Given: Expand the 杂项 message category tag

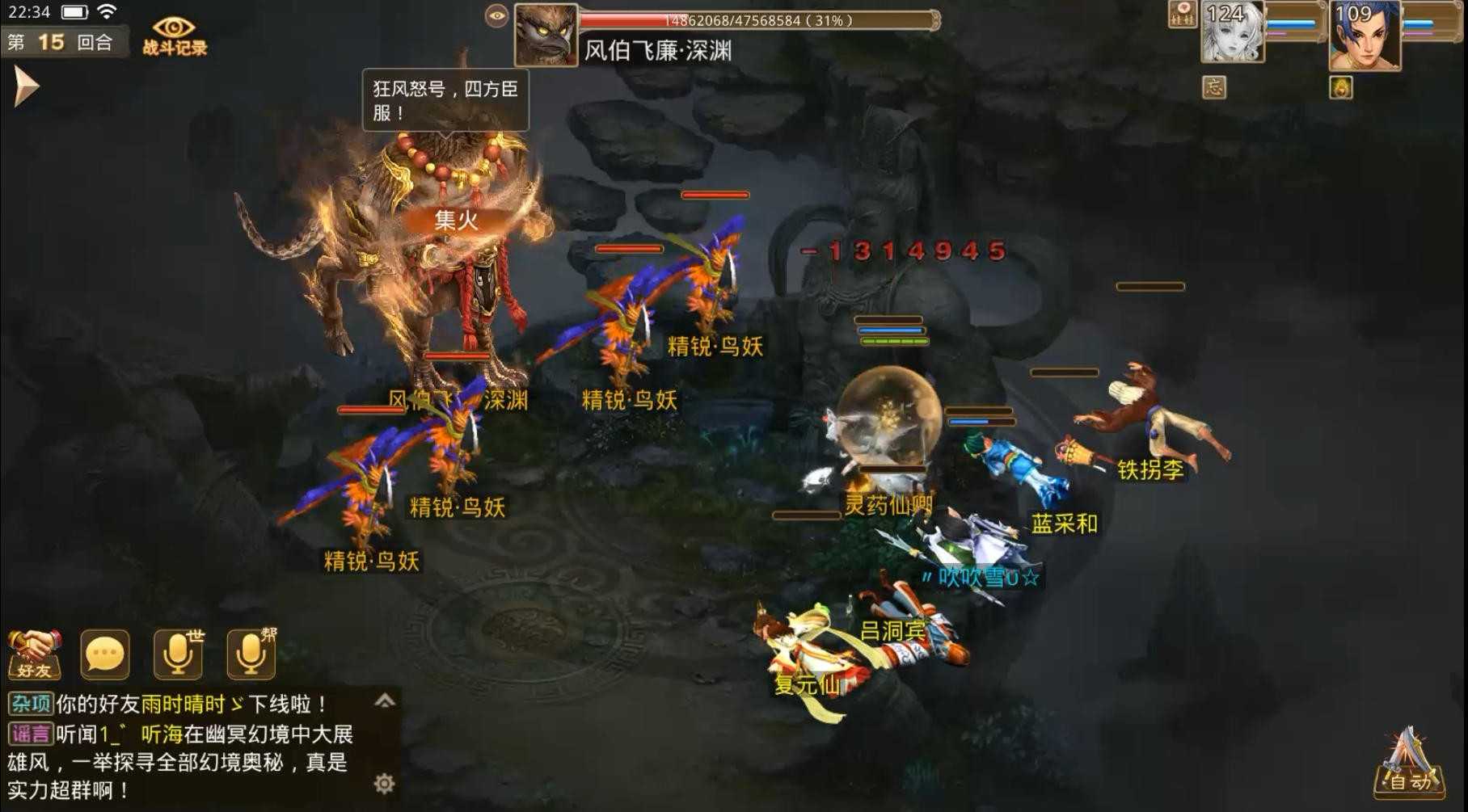Looking at the screenshot, I should tap(33, 702).
